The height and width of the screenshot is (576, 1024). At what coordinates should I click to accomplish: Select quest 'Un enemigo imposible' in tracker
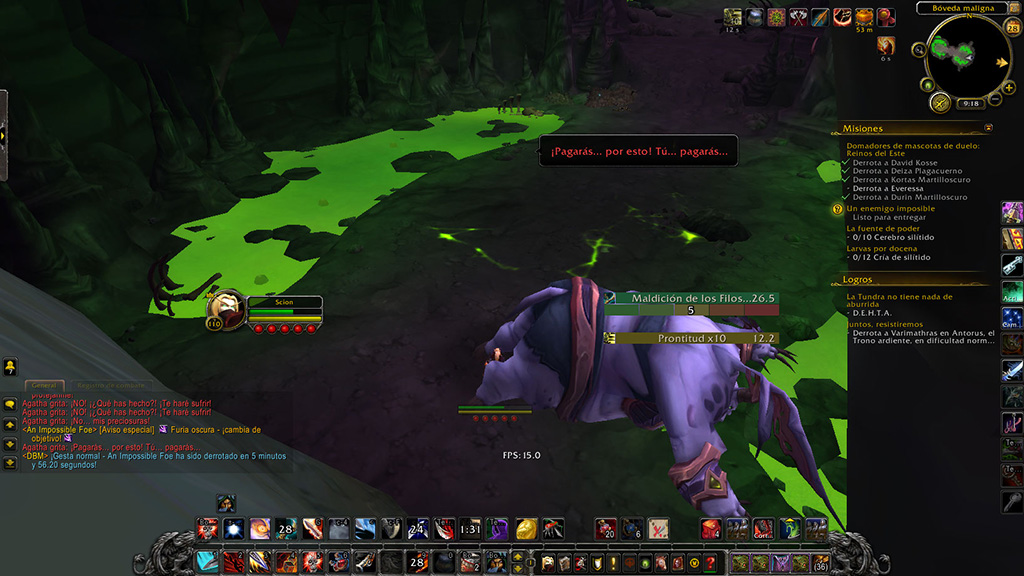pos(891,208)
